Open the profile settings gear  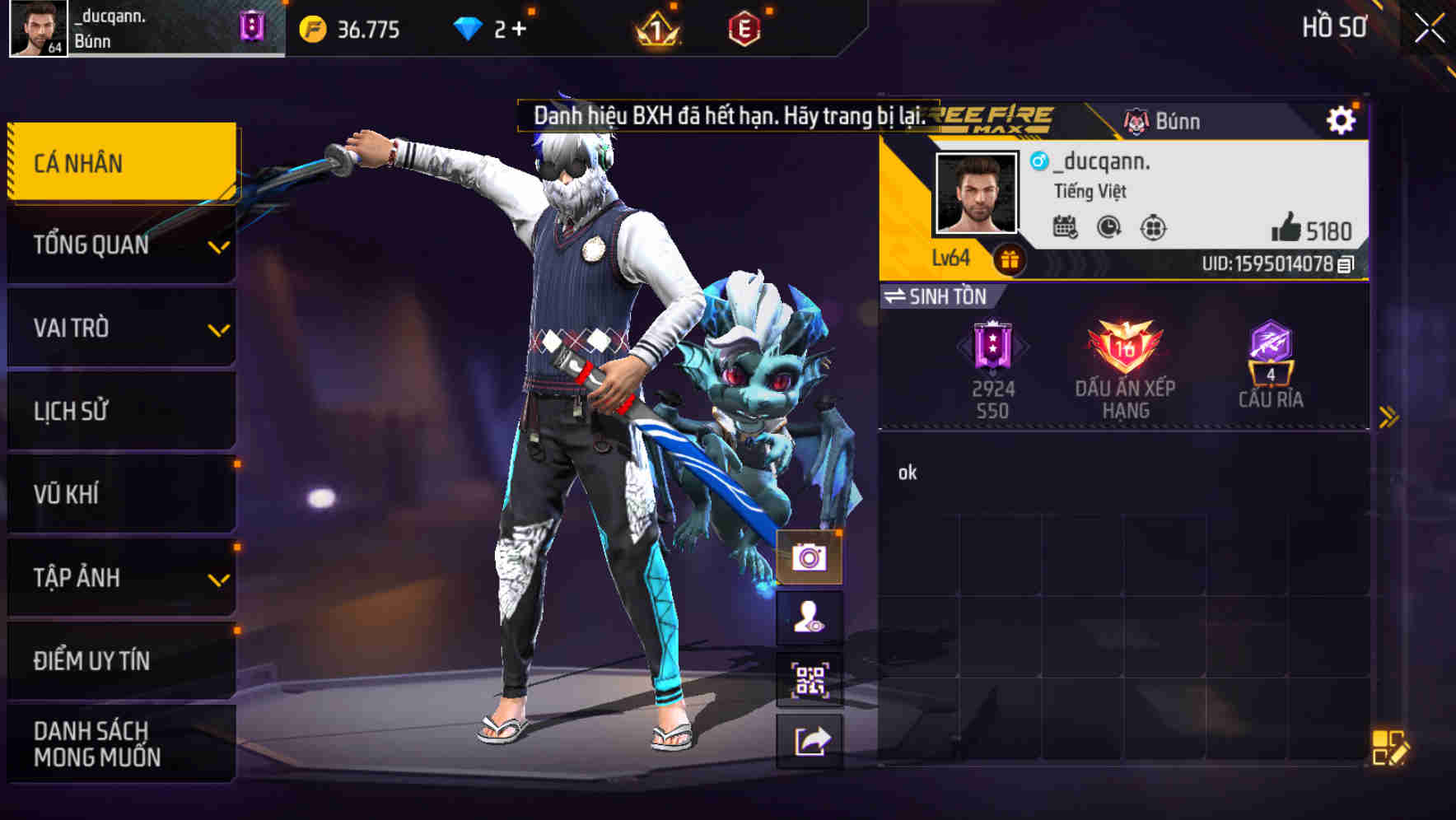(x=1342, y=119)
